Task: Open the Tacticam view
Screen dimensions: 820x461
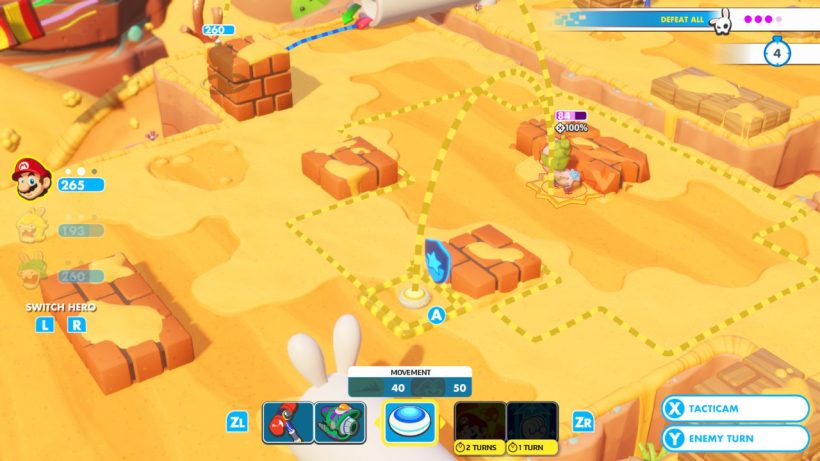Action: (x=735, y=409)
